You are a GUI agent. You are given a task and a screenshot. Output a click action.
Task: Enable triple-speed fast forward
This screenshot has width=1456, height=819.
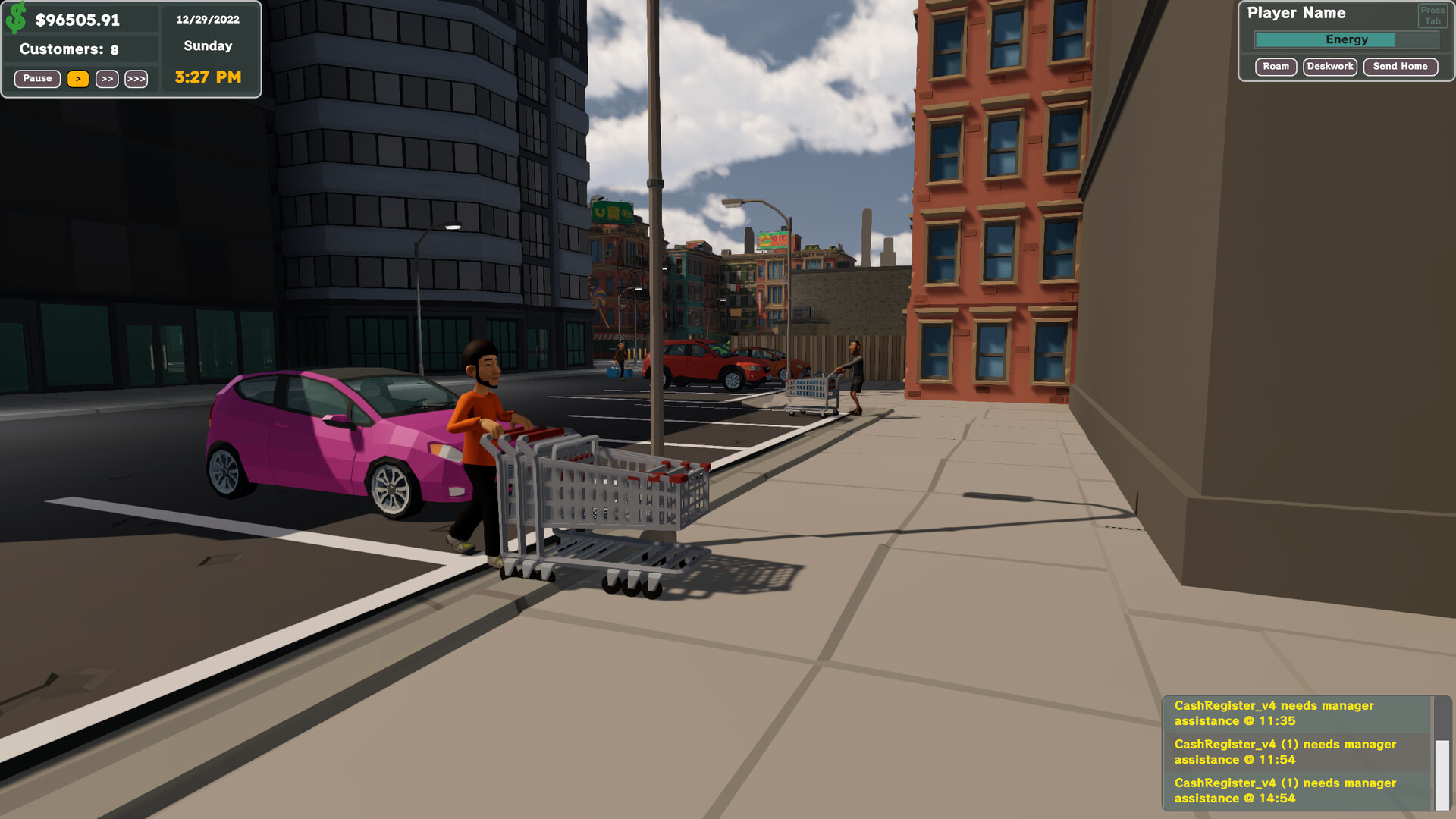(136, 79)
